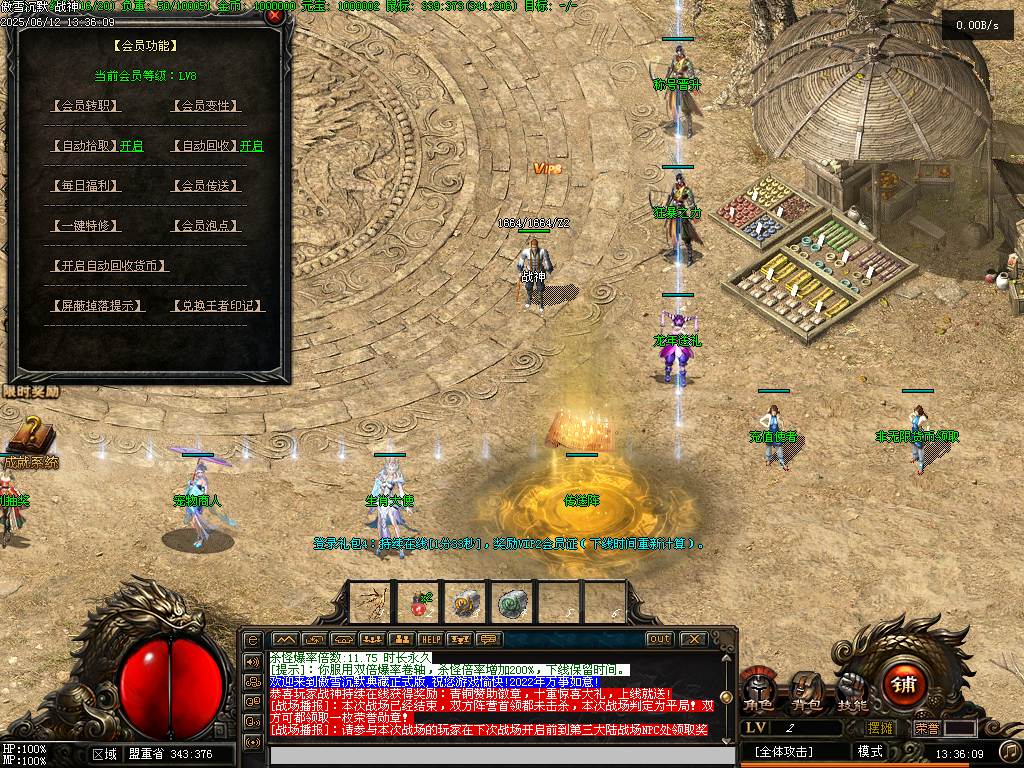Choose 兑换王者印记 exchange option
Image resolution: width=1024 pixels, height=768 pixels.
pyautogui.click(x=217, y=306)
